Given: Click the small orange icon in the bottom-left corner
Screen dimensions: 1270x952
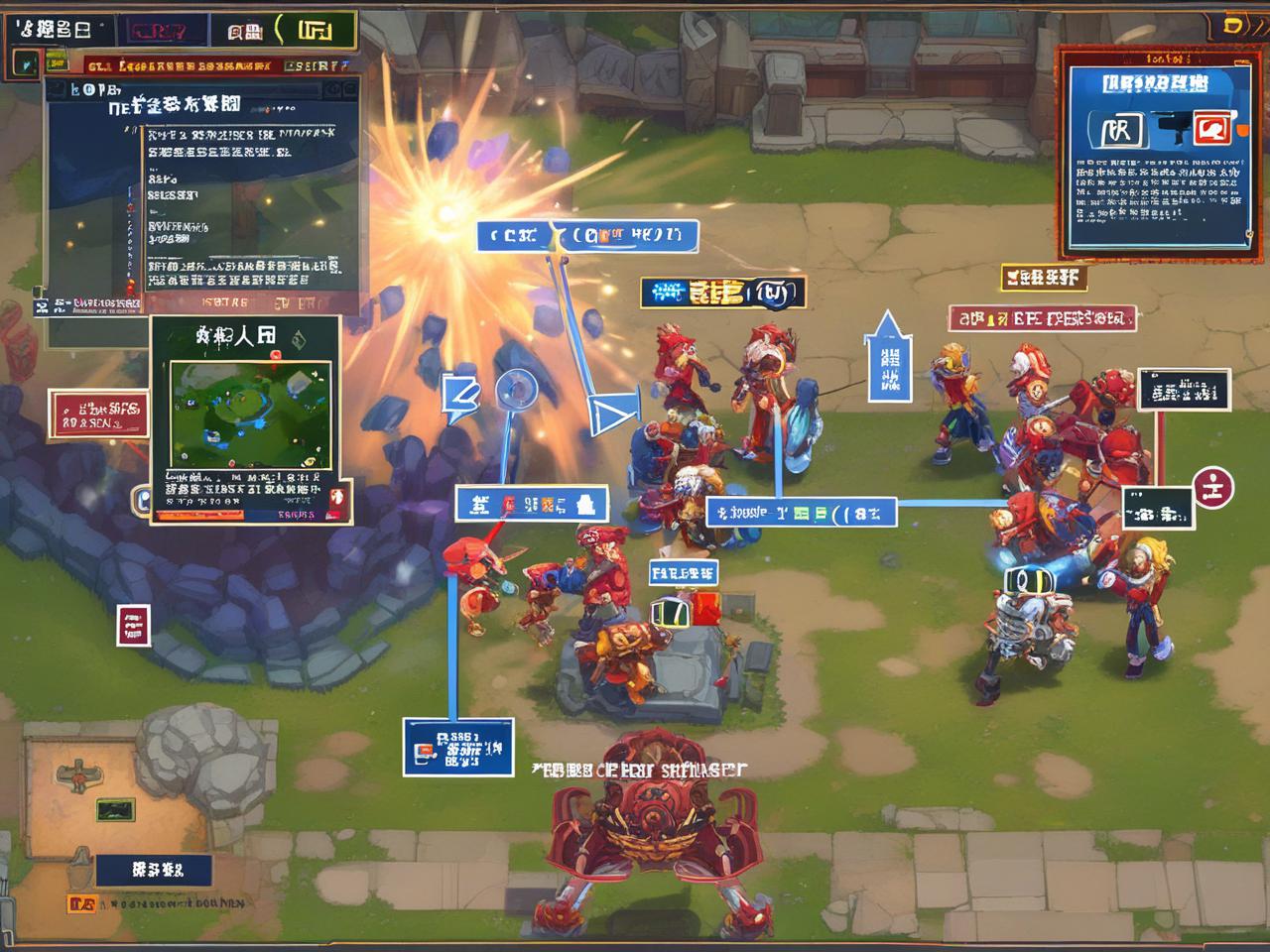Looking at the screenshot, I should [81, 903].
